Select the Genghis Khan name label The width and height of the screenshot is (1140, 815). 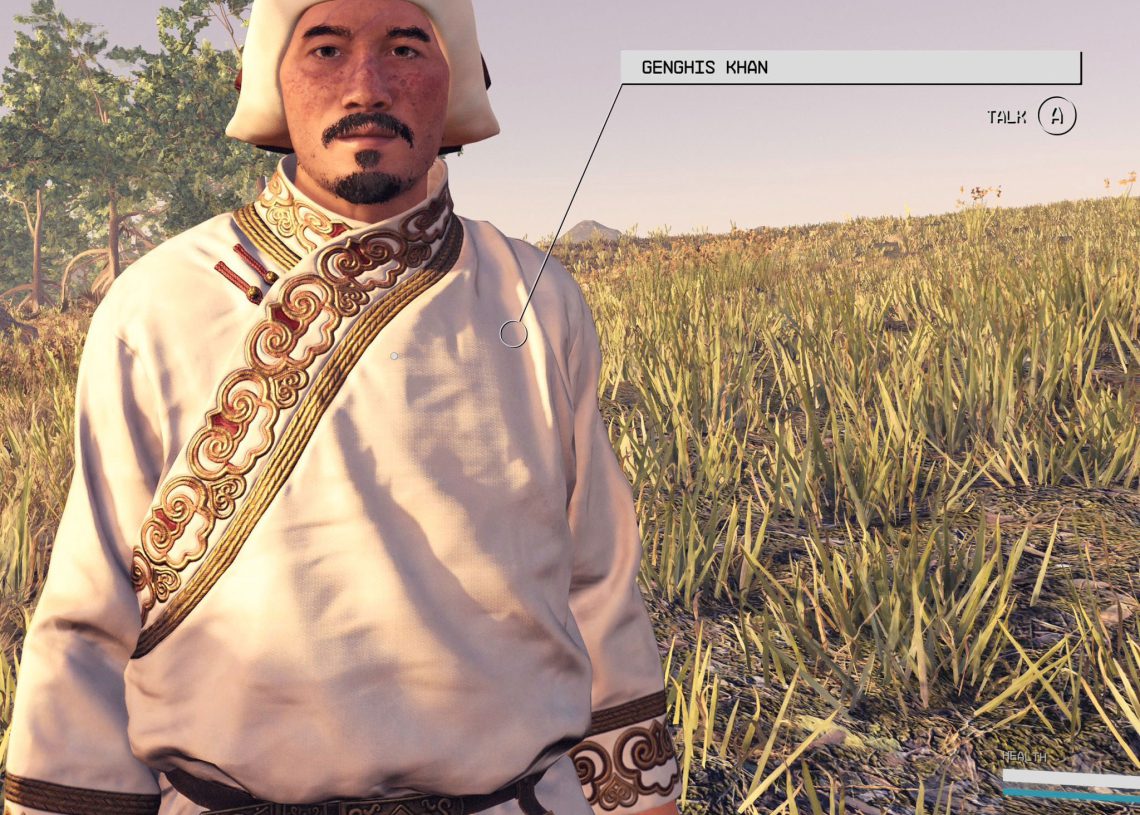click(850, 68)
